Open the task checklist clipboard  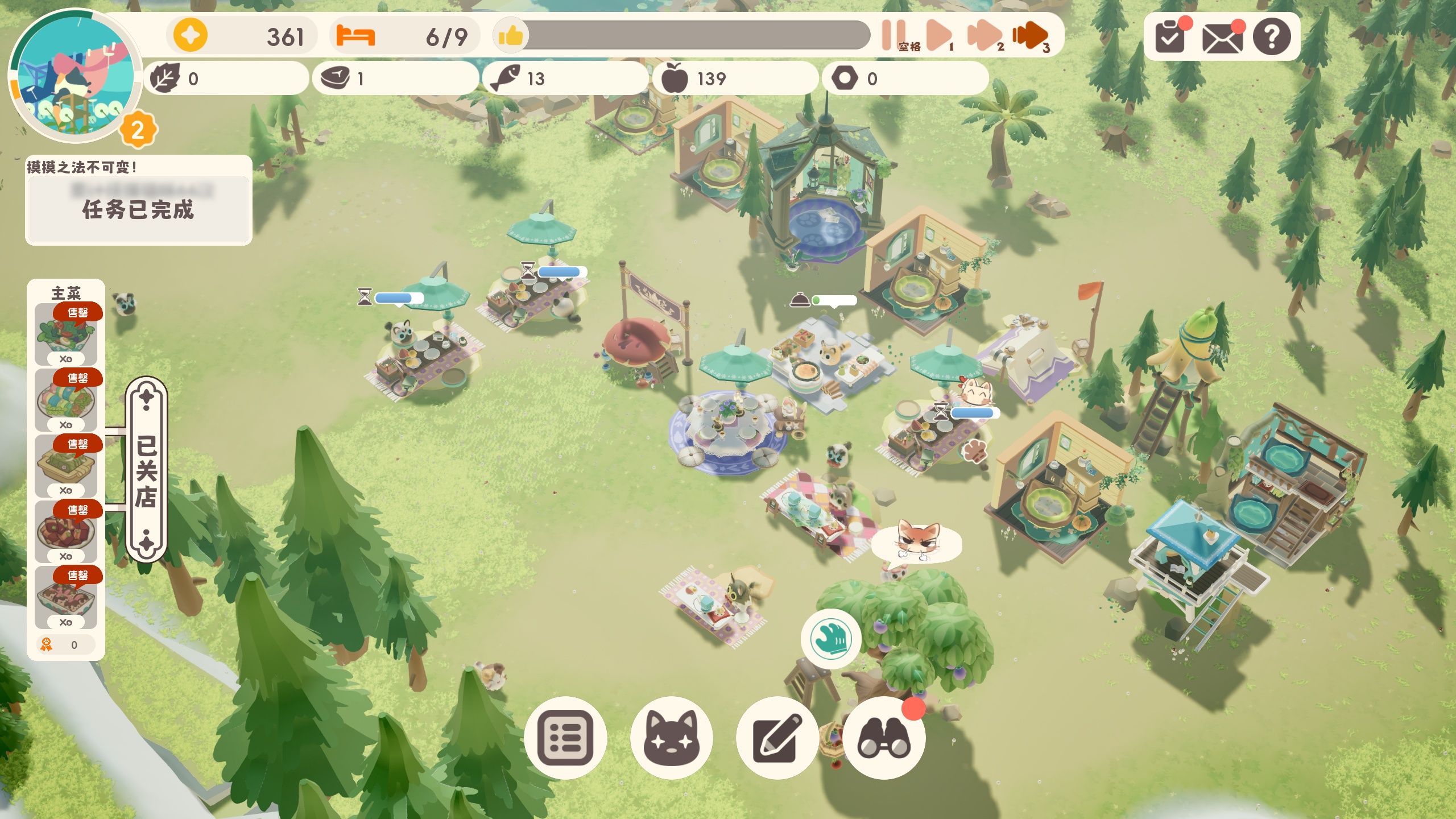pyautogui.click(x=1170, y=38)
